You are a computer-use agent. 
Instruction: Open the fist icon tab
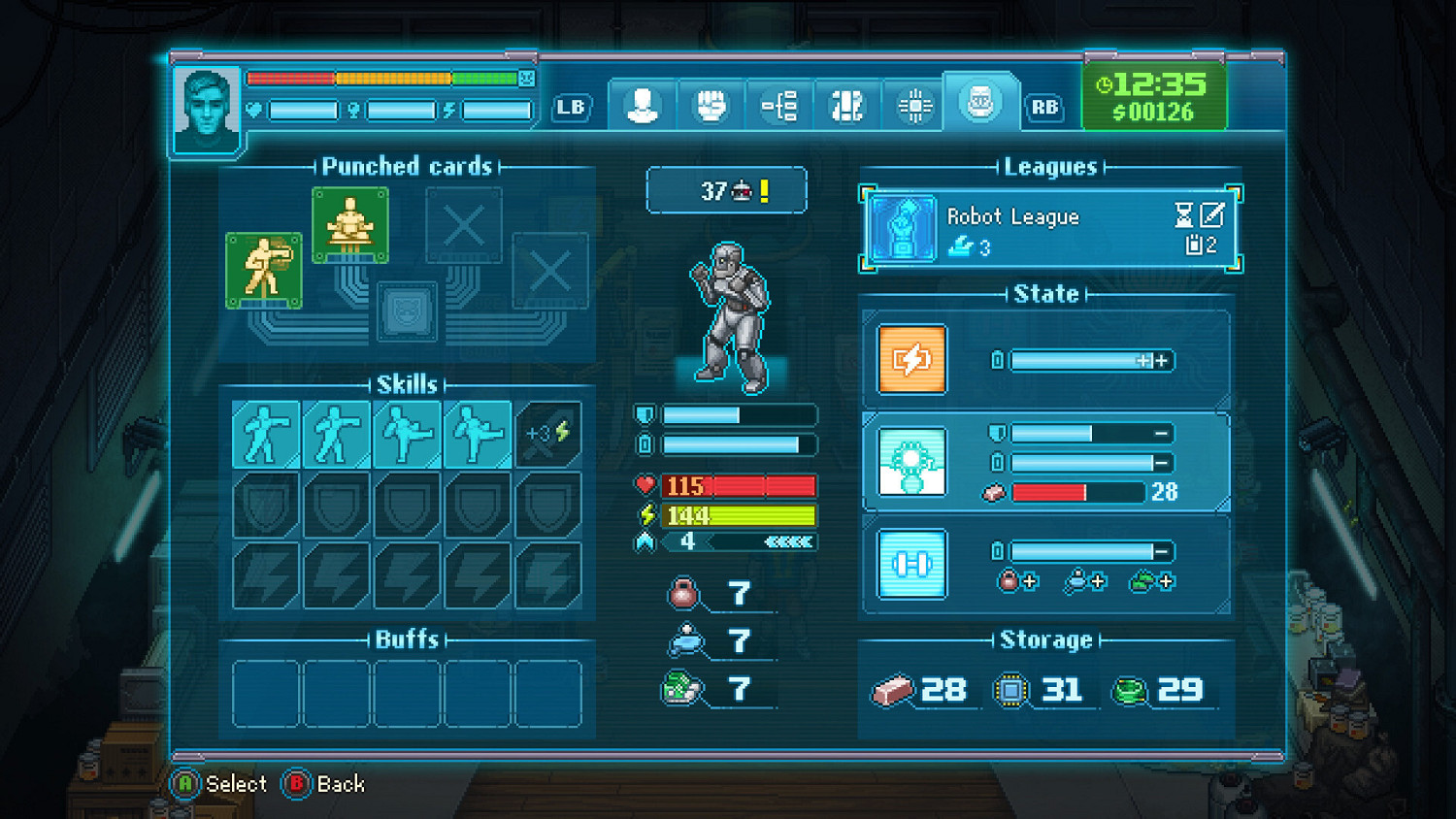pos(711,105)
